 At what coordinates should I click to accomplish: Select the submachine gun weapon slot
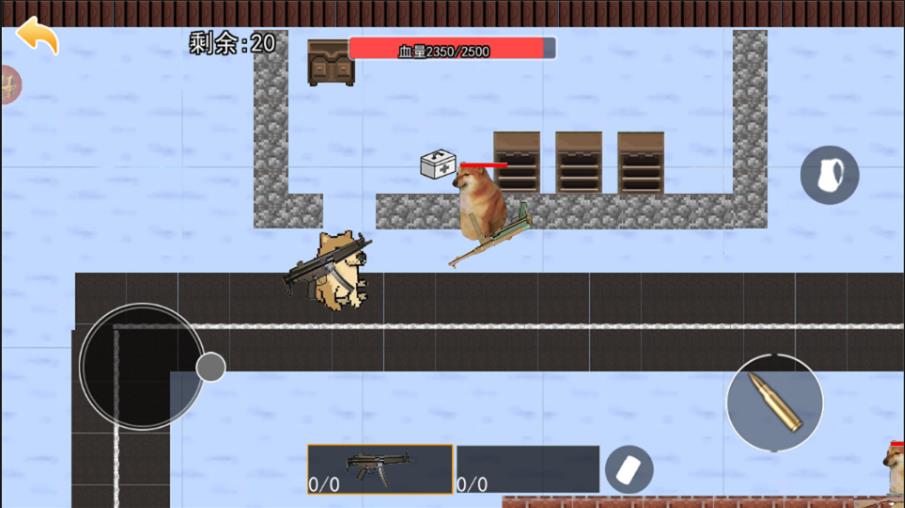pos(380,469)
